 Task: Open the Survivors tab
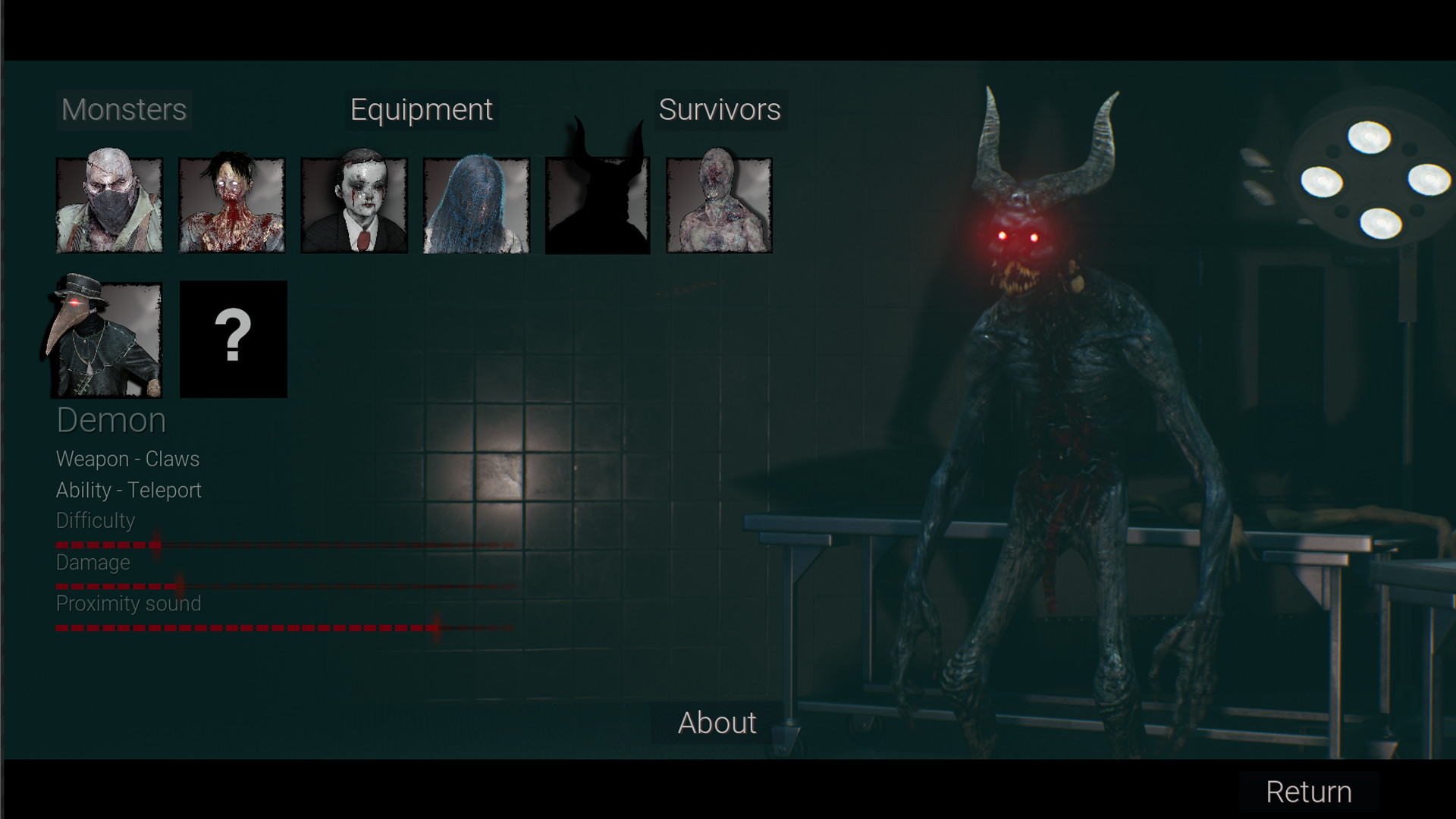point(719,109)
